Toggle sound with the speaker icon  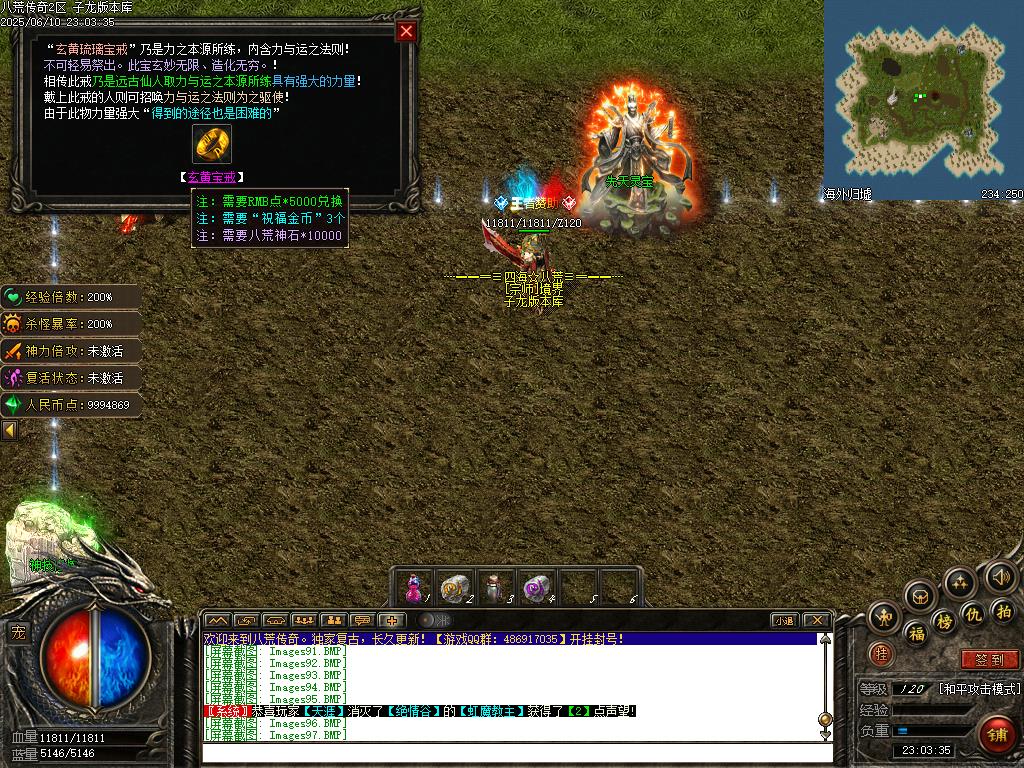pos(1001,577)
